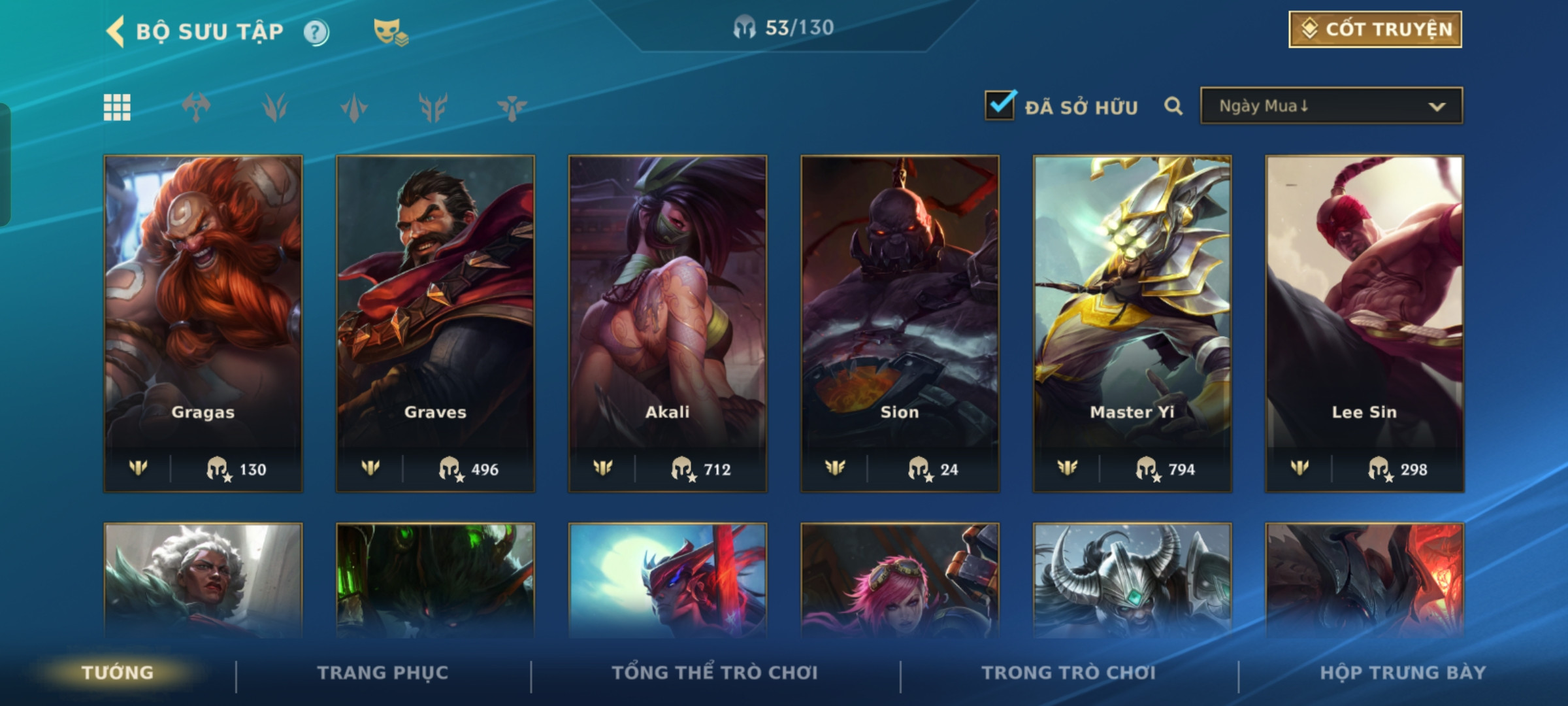Open the Trong Trò Chơi tab
The width and height of the screenshot is (1568, 706).
point(1069,673)
